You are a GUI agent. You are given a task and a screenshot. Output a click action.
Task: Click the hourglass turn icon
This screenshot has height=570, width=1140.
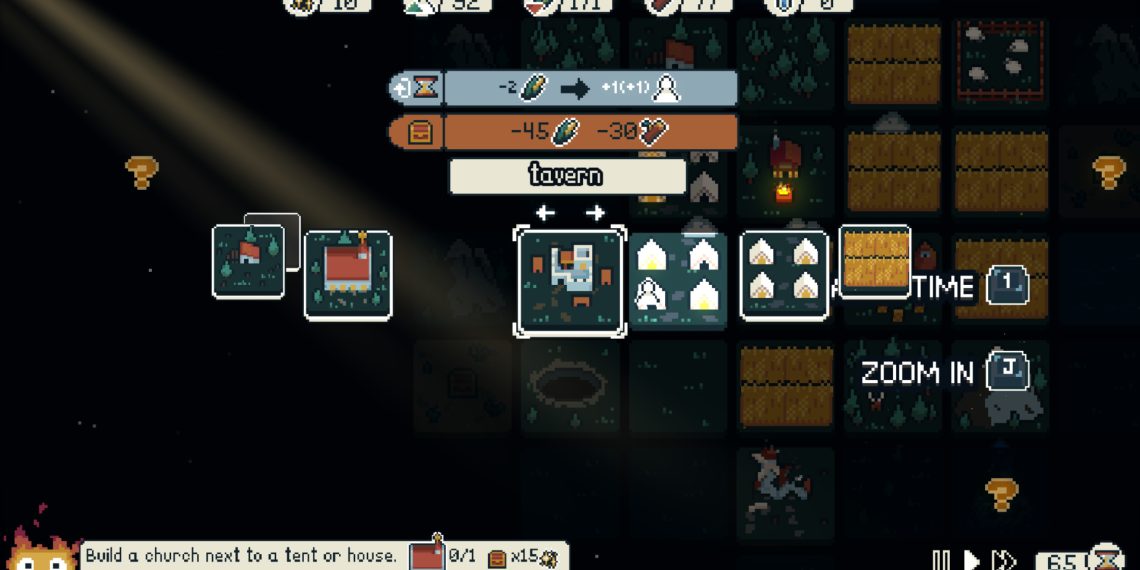tap(1107, 556)
